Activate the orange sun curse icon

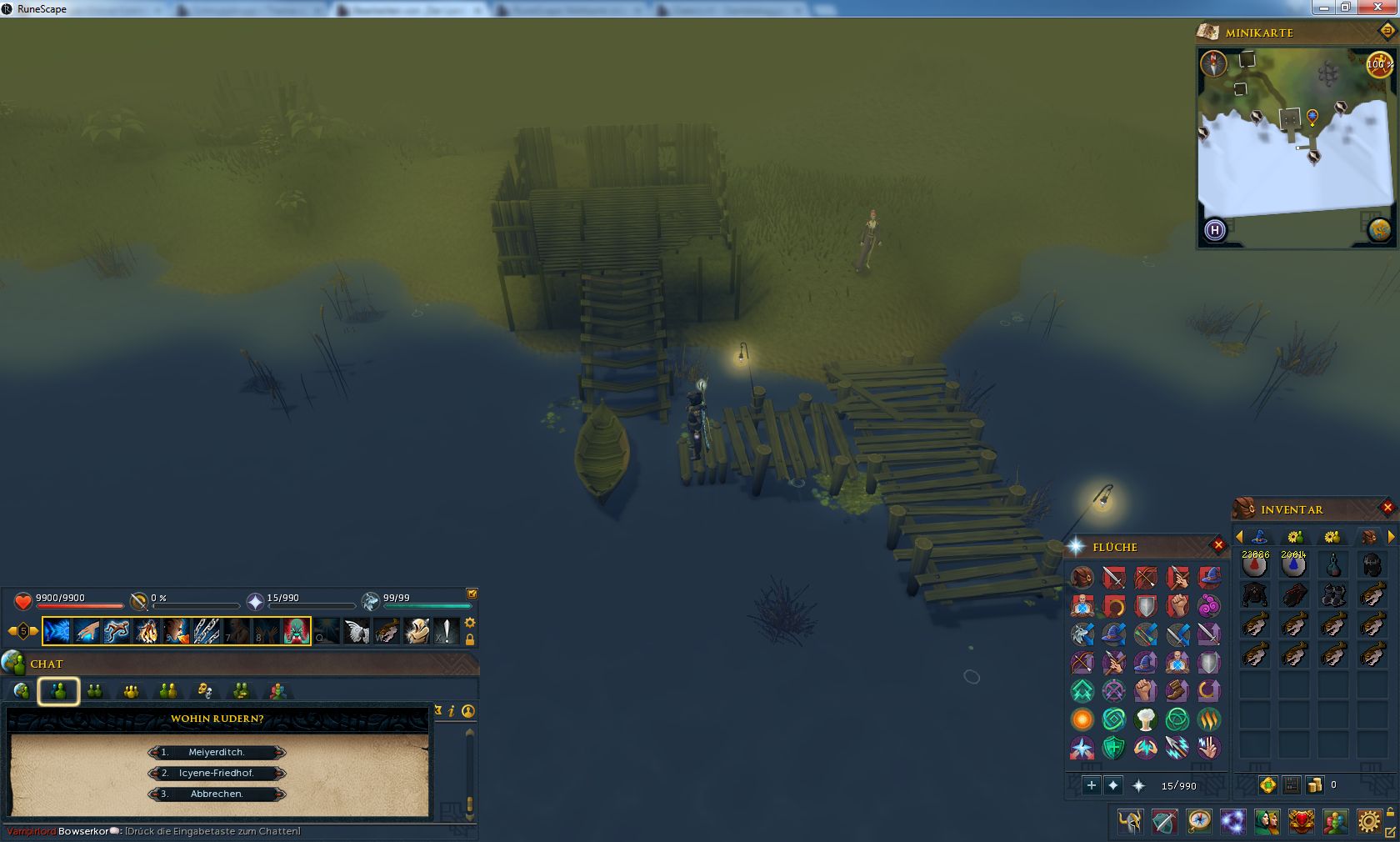(x=1082, y=719)
